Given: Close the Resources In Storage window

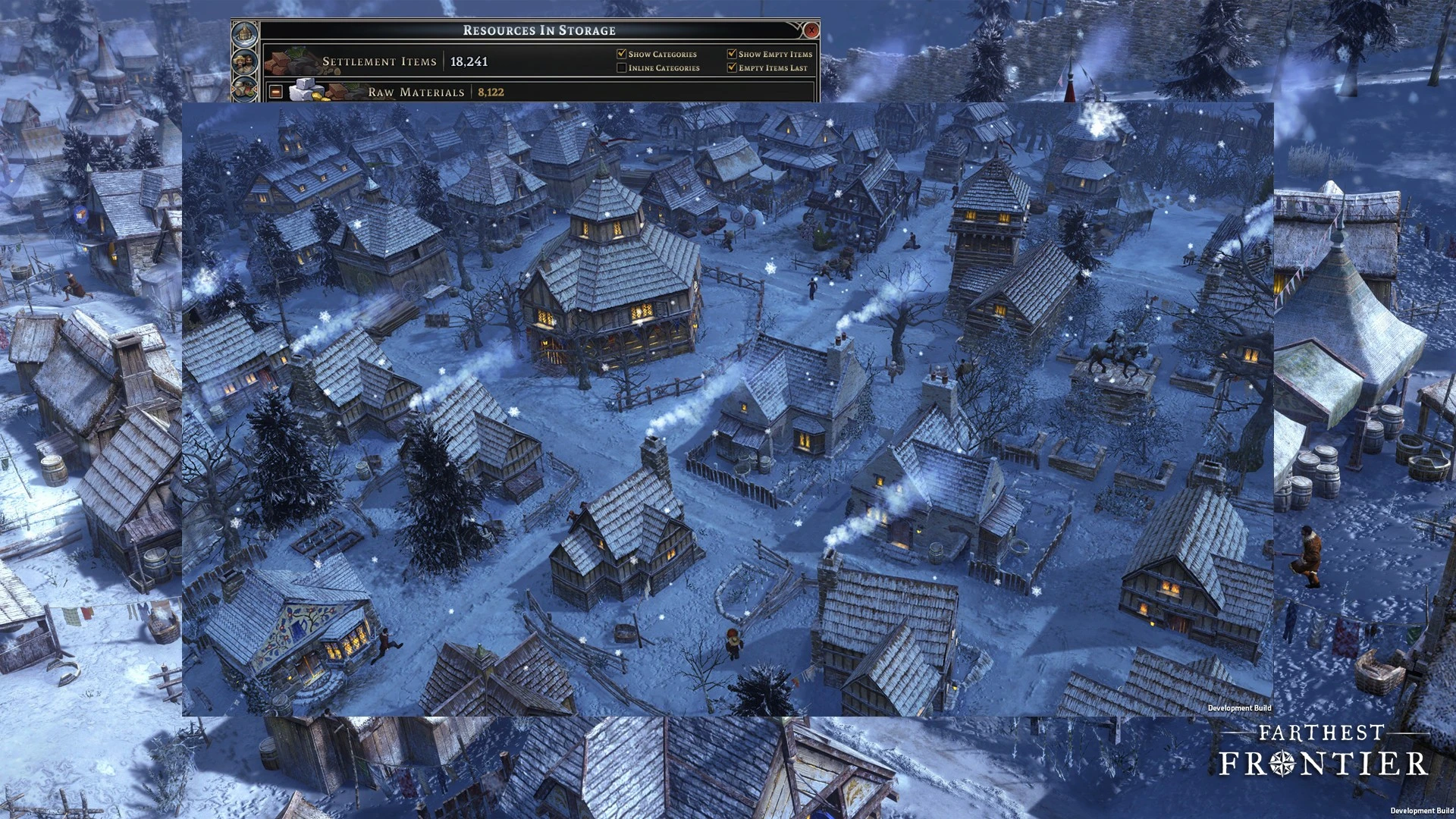Looking at the screenshot, I should (811, 30).
